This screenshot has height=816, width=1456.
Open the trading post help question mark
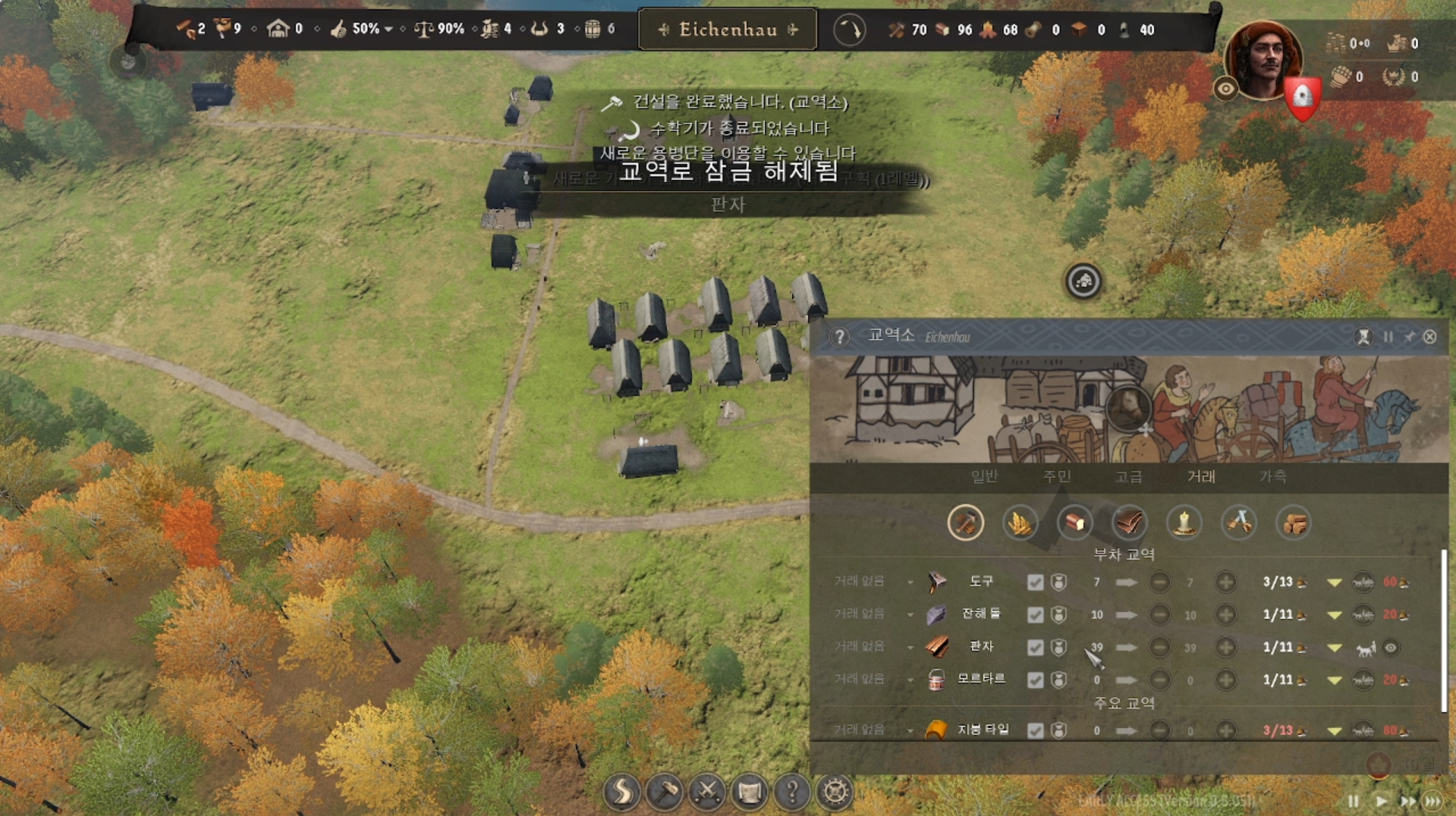[x=839, y=337]
